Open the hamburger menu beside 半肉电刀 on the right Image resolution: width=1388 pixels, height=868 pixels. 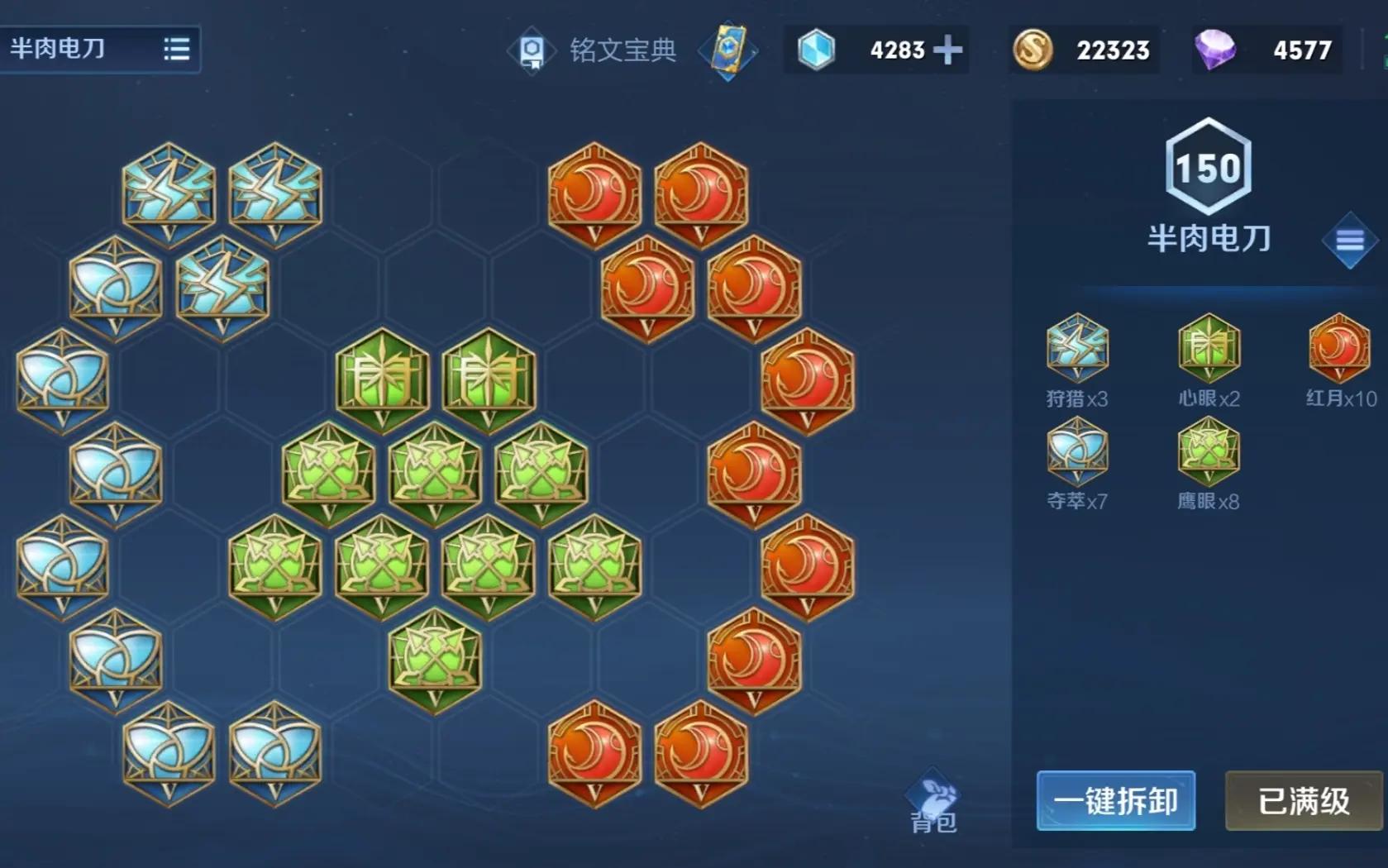(x=1349, y=240)
